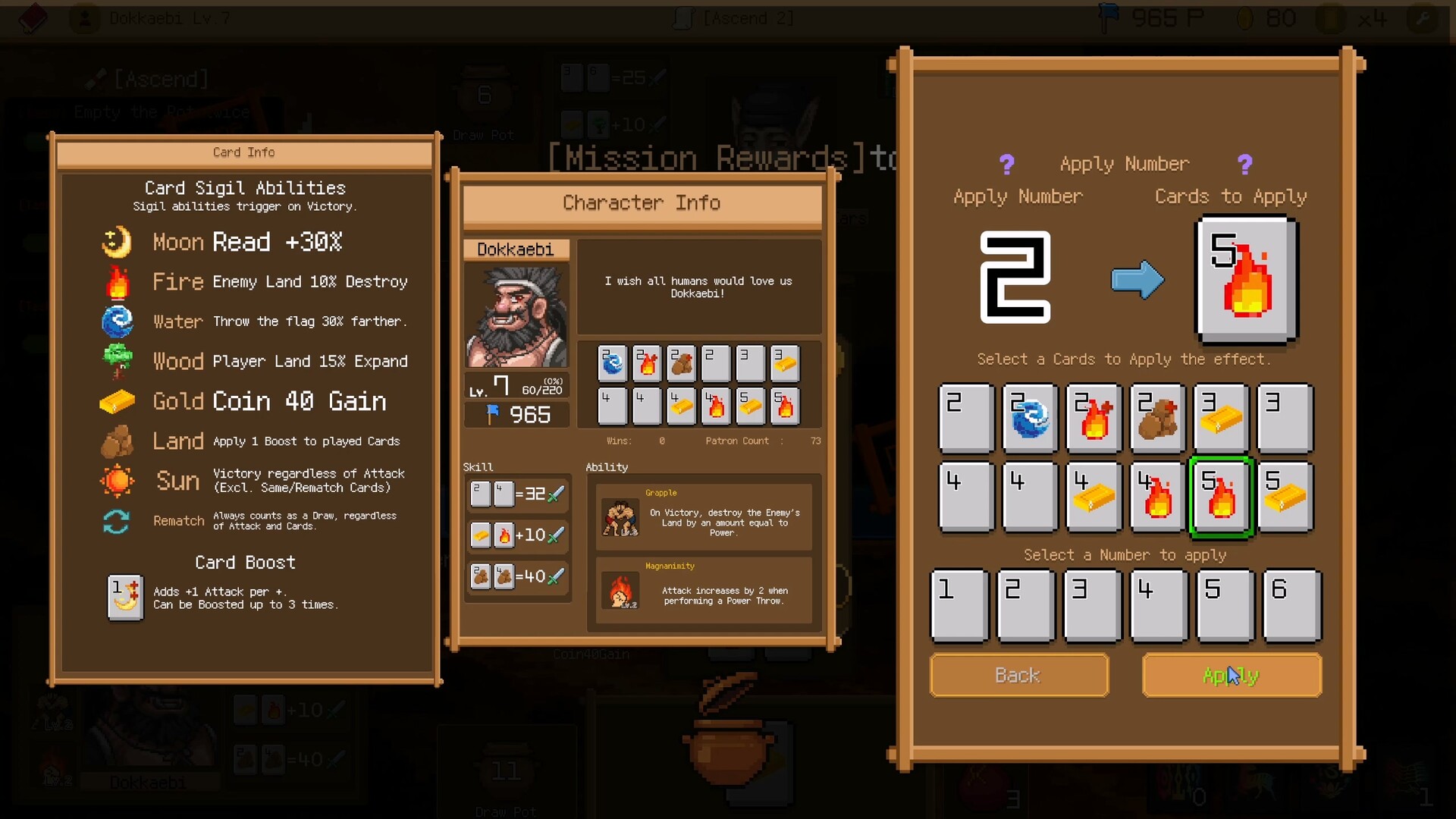The width and height of the screenshot is (1456, 819).
Task: Select the 2 Land rock card
Action: click(1157, 418)
